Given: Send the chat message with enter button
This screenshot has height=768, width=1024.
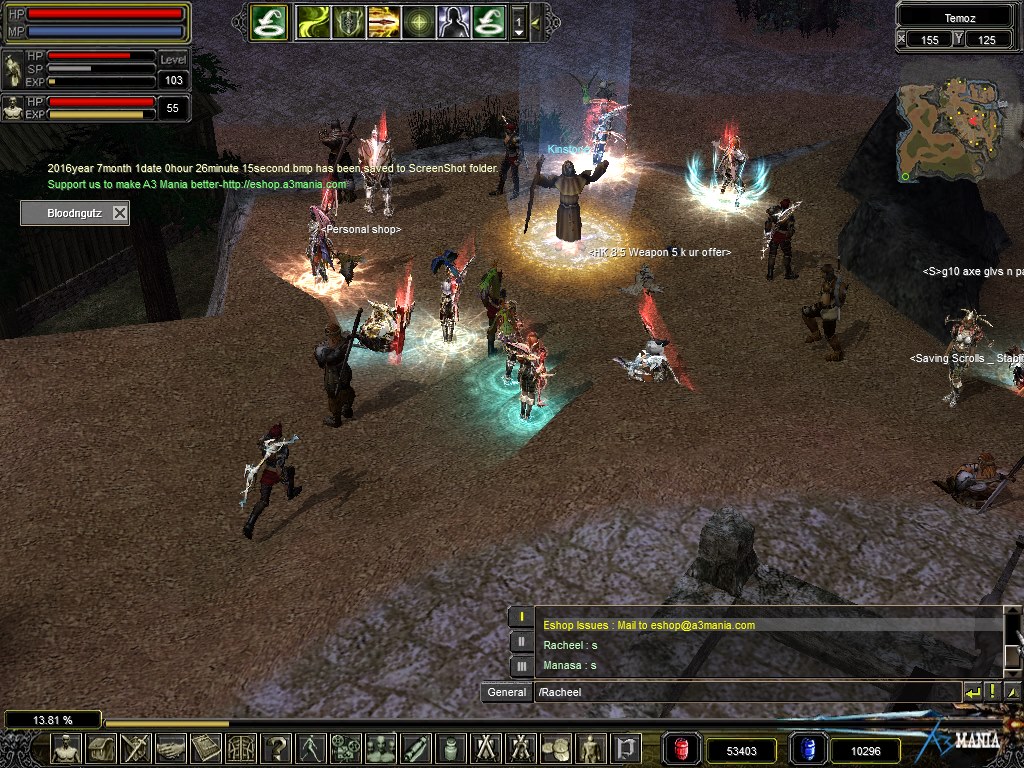Looking at the screenshot, I should click(x=972, y=692).
